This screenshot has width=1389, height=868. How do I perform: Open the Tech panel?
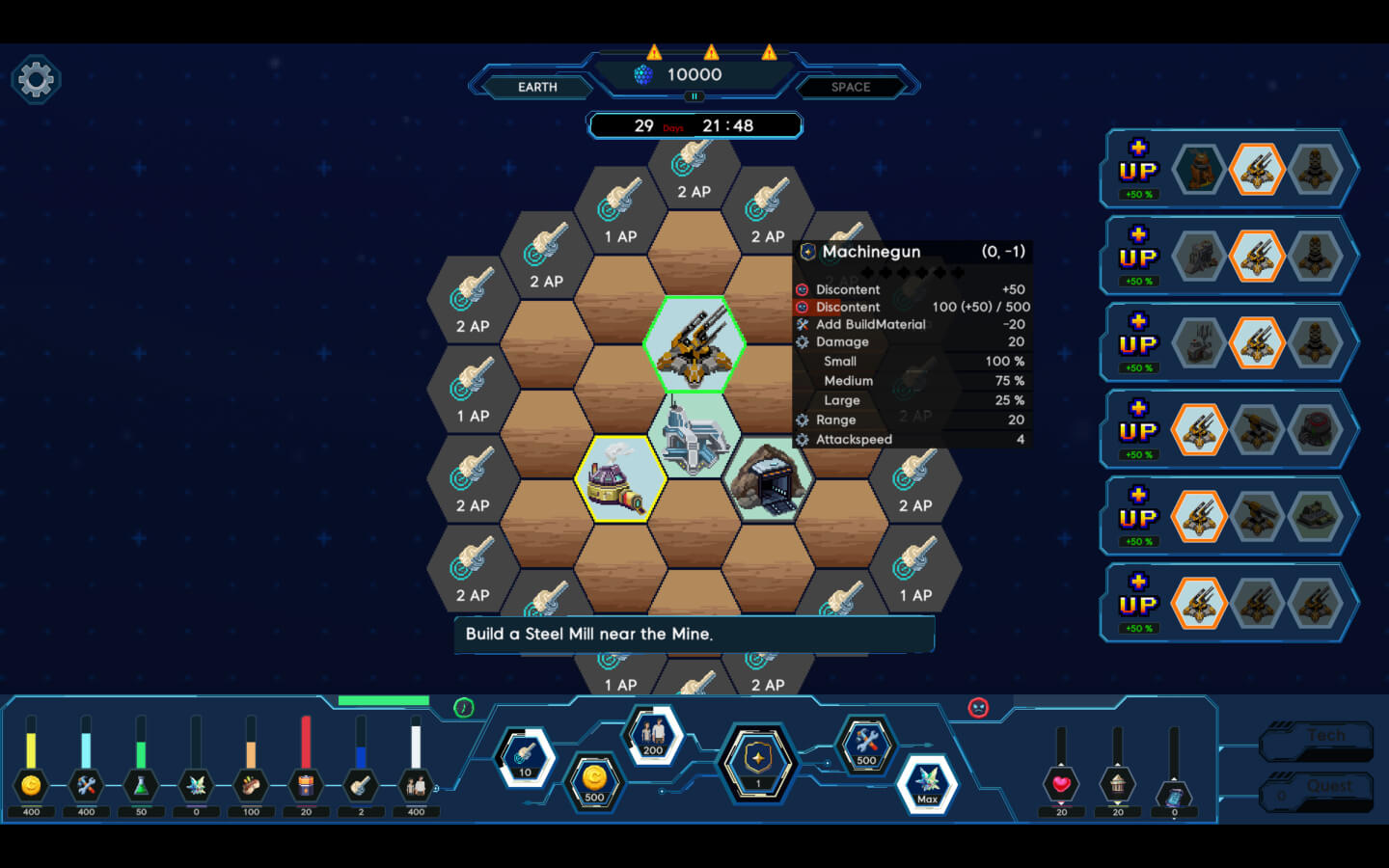1319,738
